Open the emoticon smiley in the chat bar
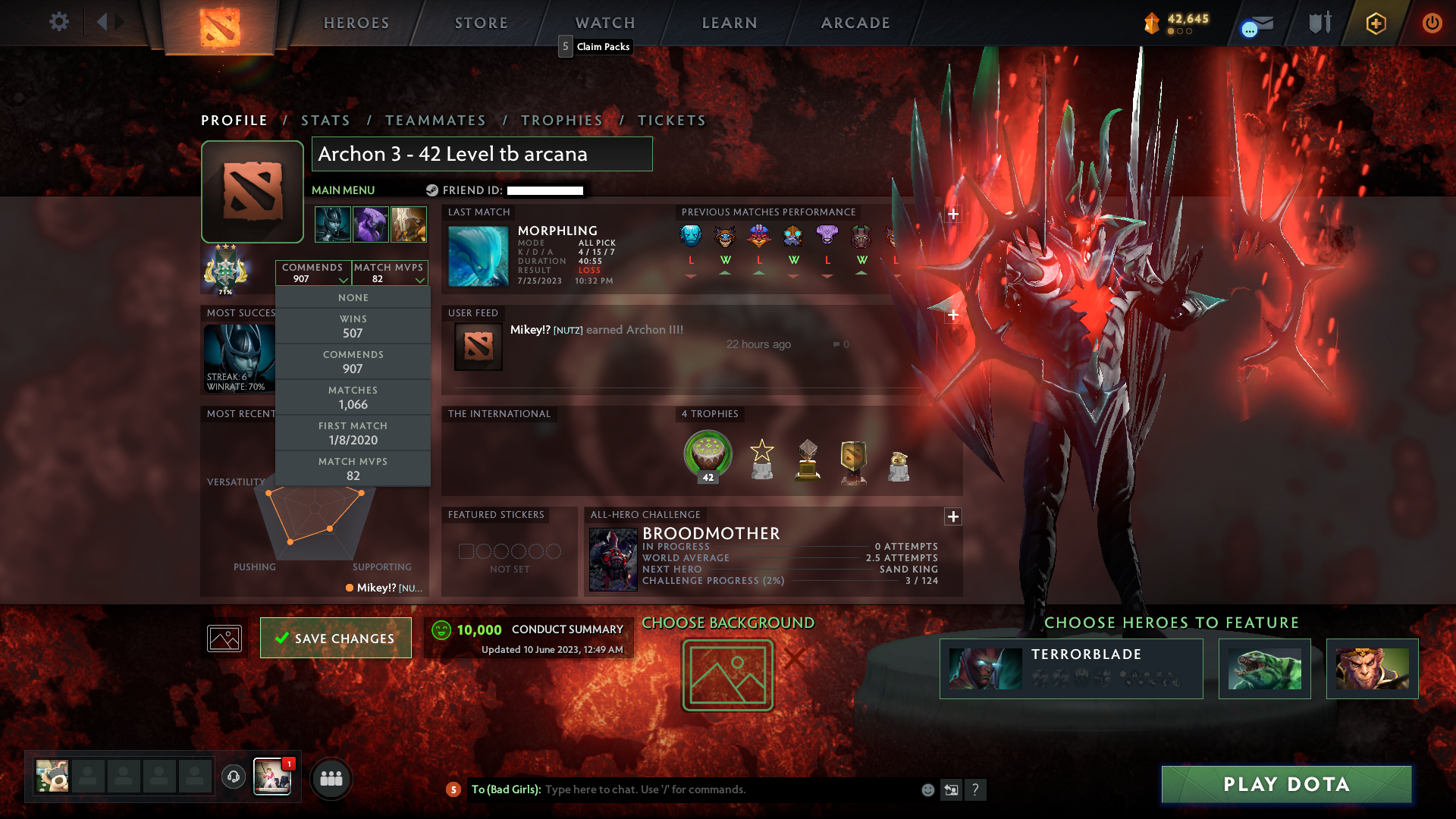 [927, 789]
